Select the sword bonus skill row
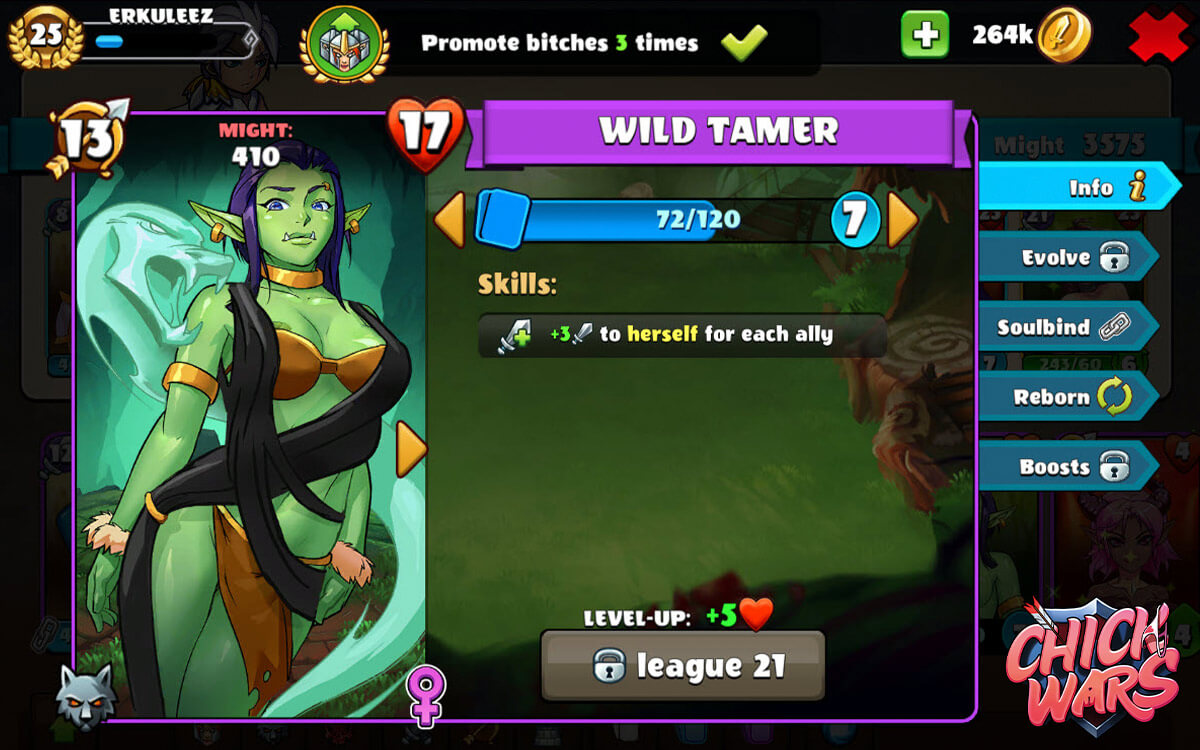1200x750 pixels. click(x=682, y=335)
